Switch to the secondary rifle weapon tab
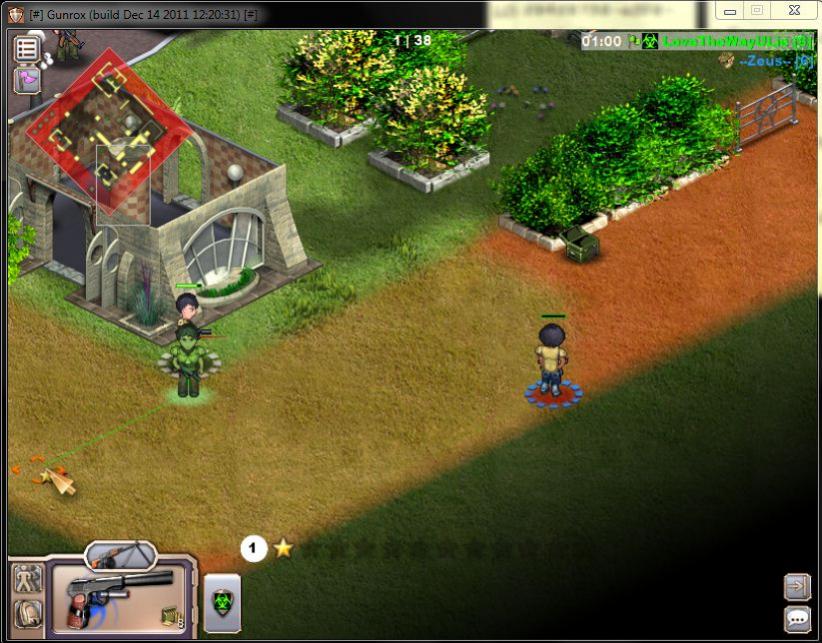 pos(120,553)
